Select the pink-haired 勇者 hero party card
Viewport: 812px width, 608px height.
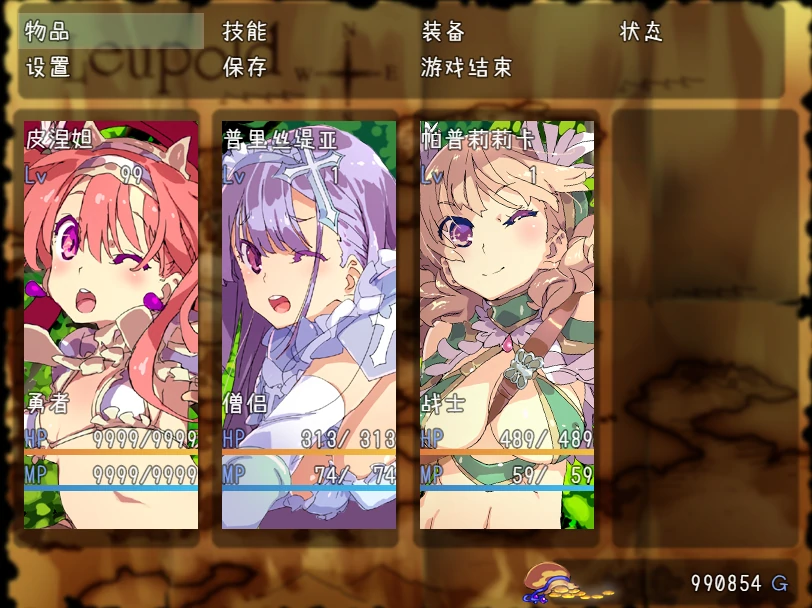(x=111, y=325)
